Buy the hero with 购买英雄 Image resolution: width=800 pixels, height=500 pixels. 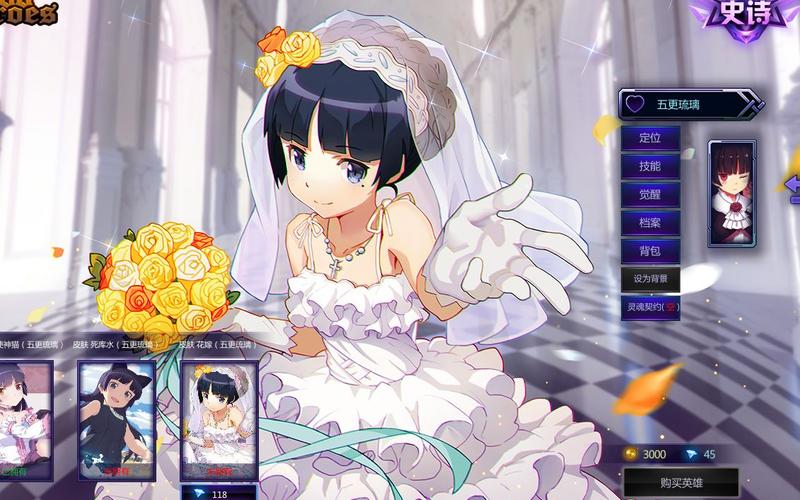coord(680,483)
